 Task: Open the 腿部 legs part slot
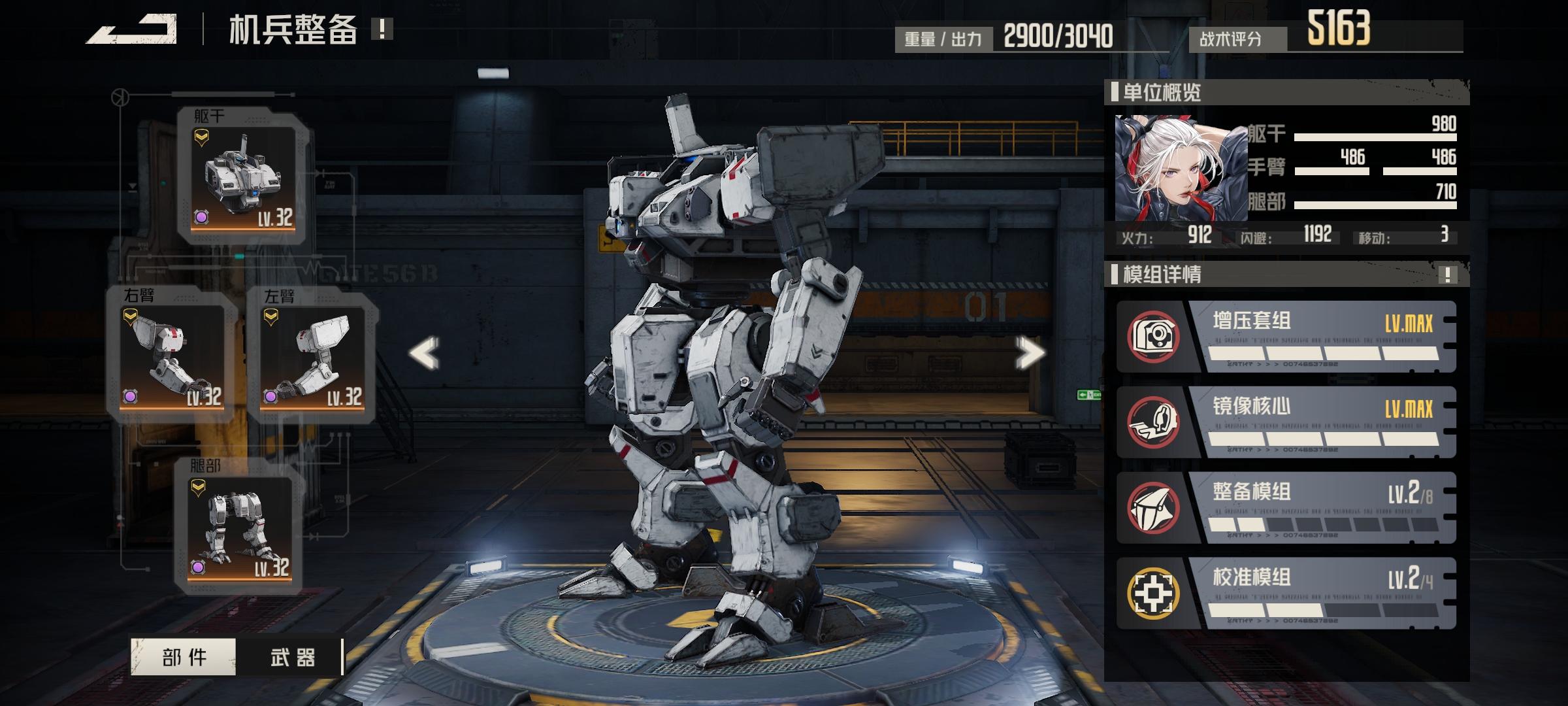pyautogui.click(x=239, y=526)
